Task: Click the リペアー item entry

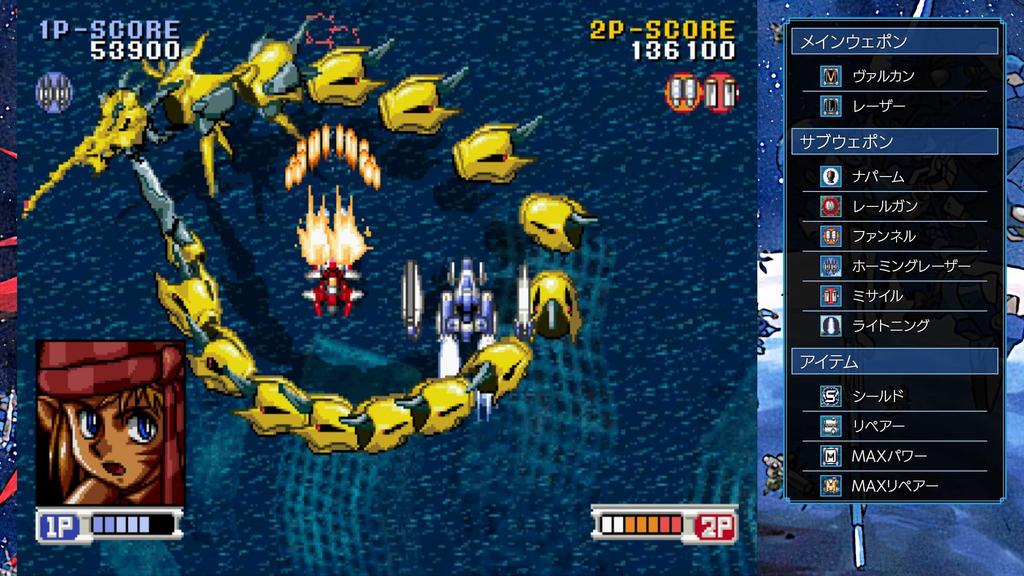Action: [x=878, y=426]
